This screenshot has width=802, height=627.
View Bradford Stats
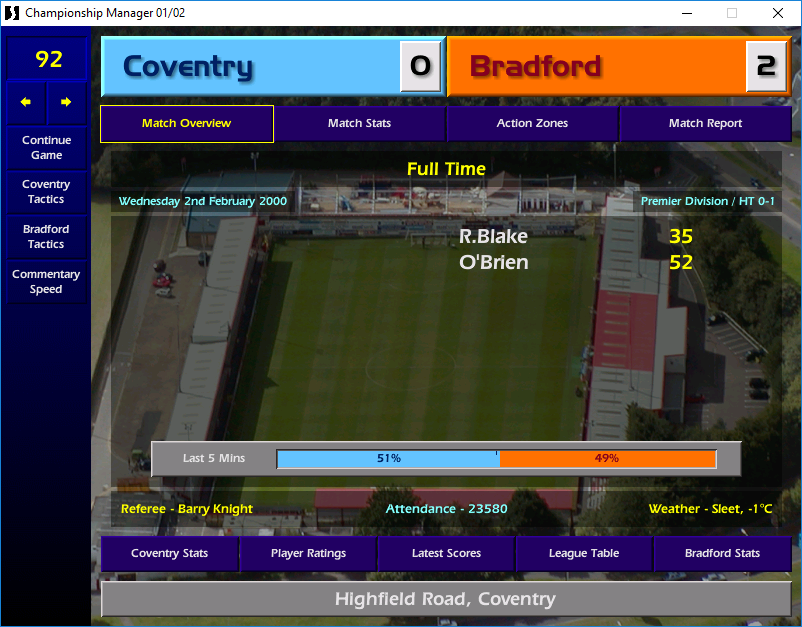[722, 553]
